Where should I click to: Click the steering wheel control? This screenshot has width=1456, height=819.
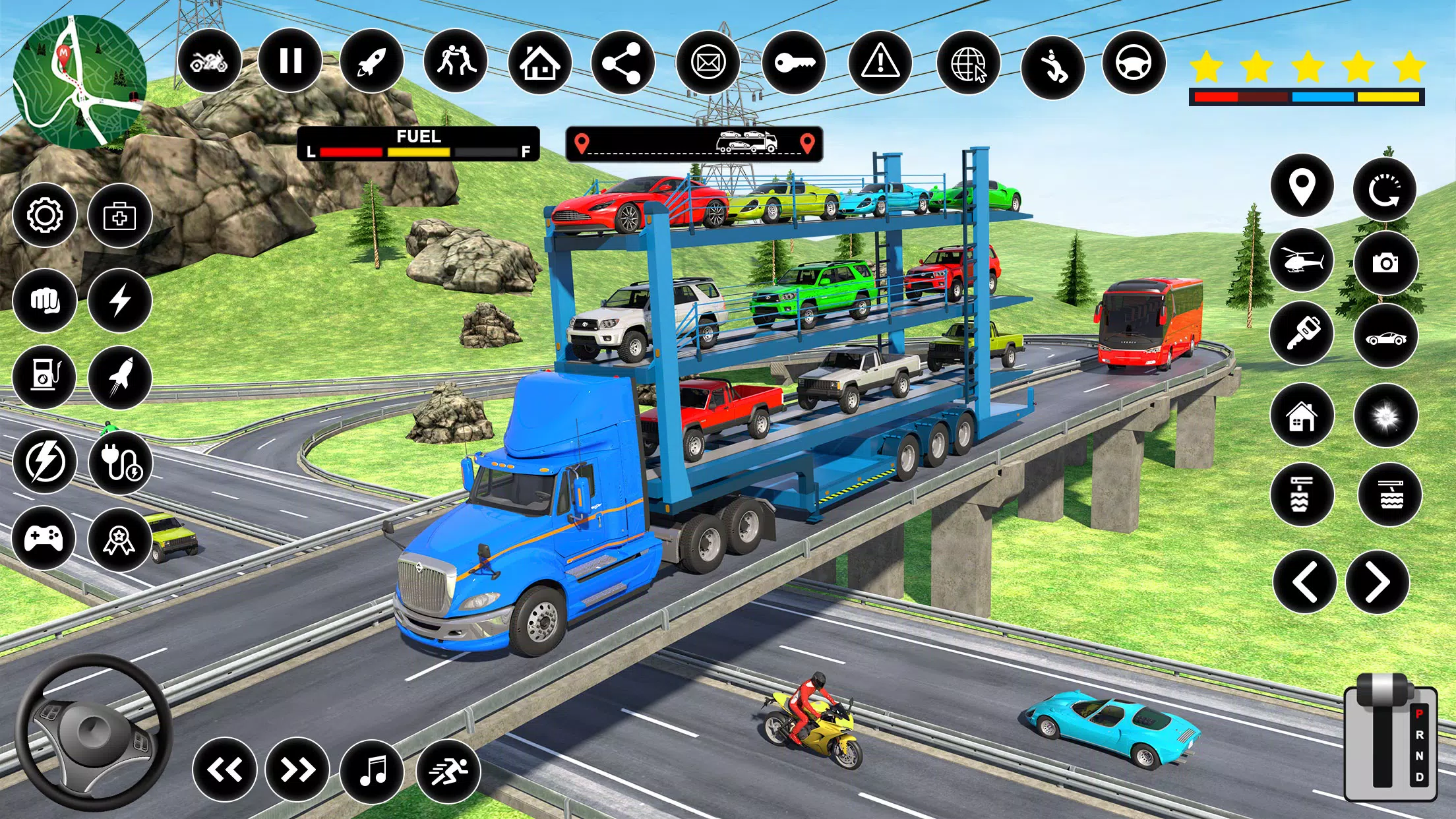94,733
